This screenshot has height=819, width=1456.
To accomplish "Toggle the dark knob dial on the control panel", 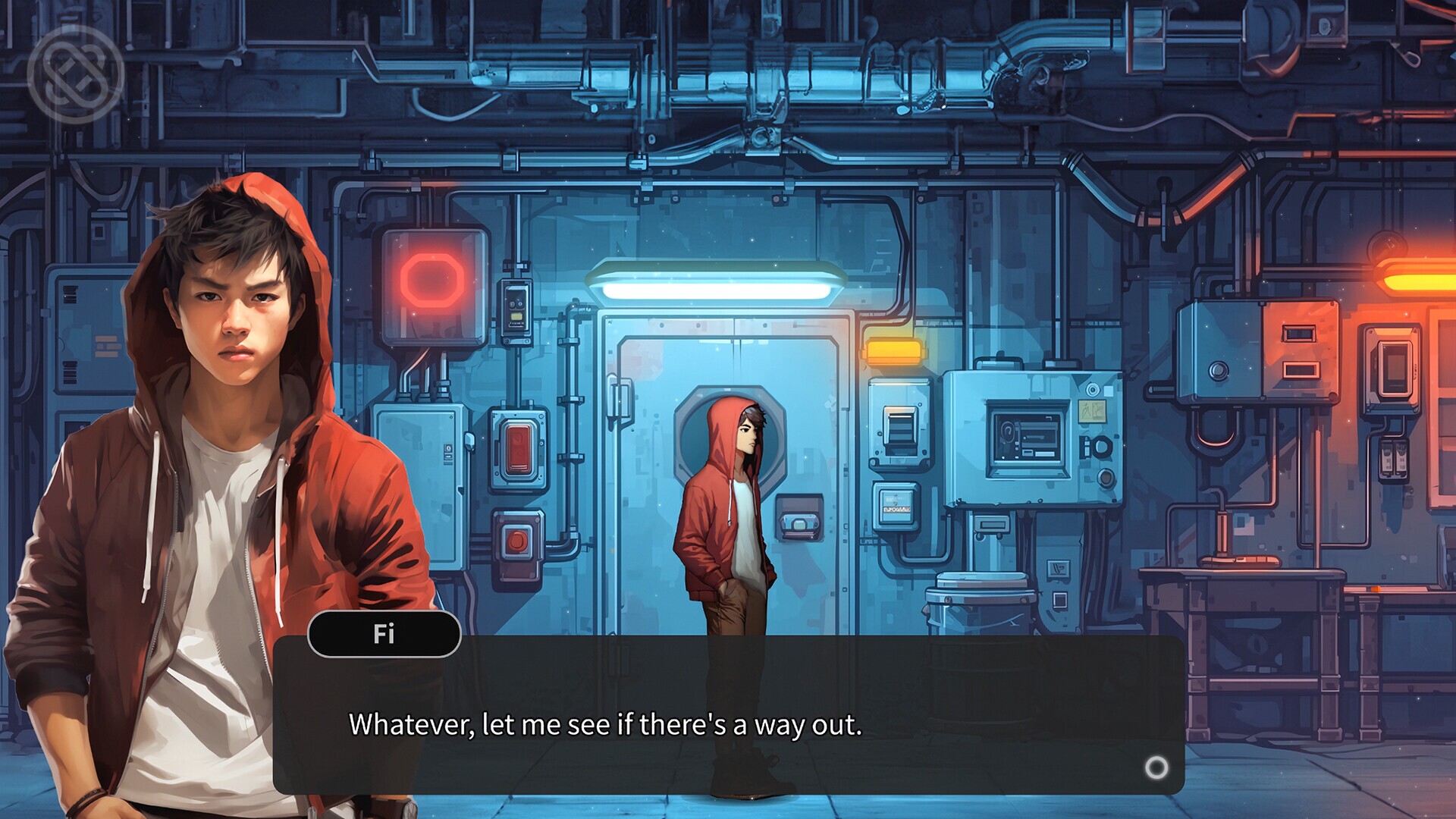I will [x=1103, y=447].
